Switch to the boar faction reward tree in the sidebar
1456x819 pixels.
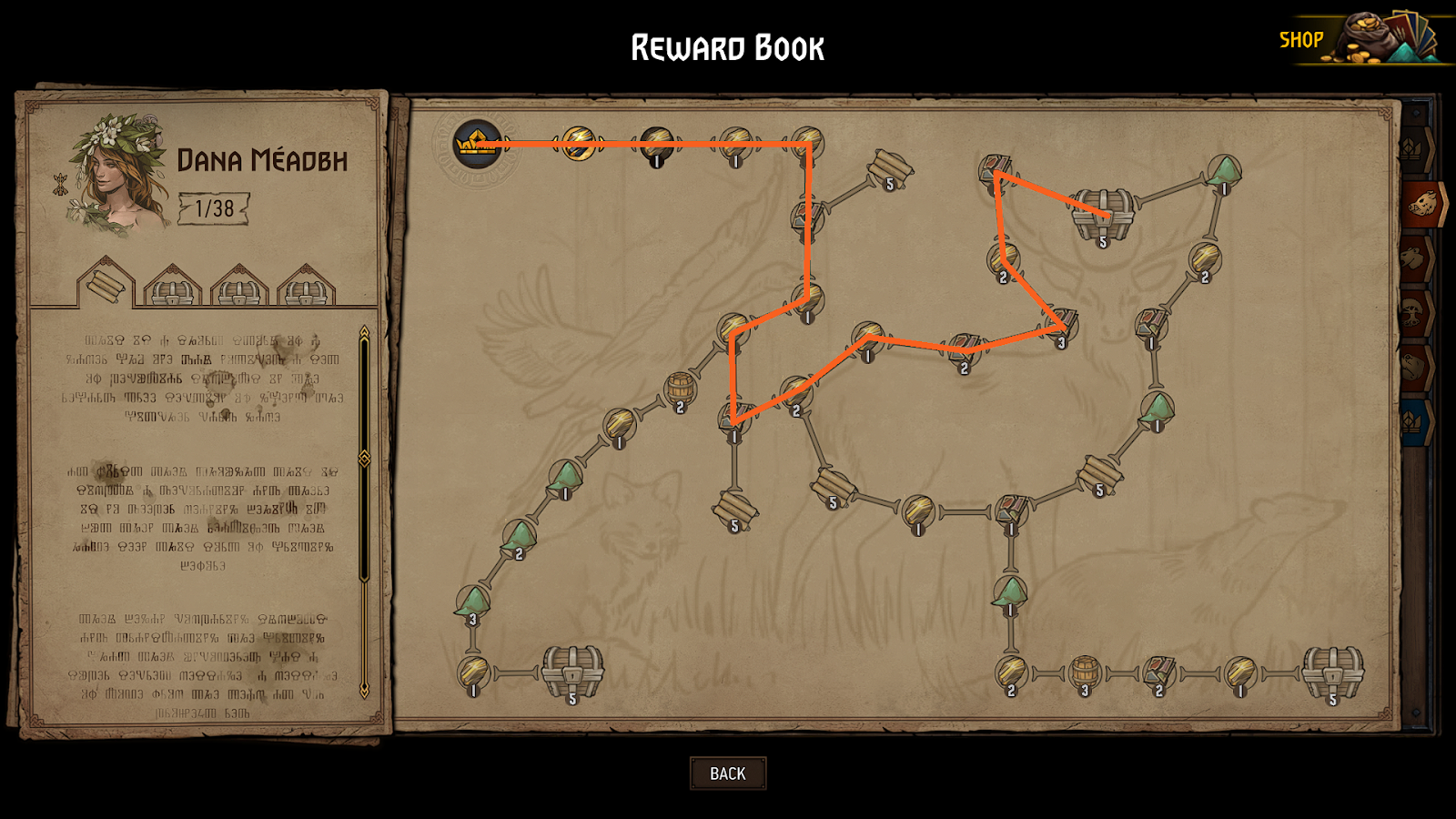point(1431,204)
